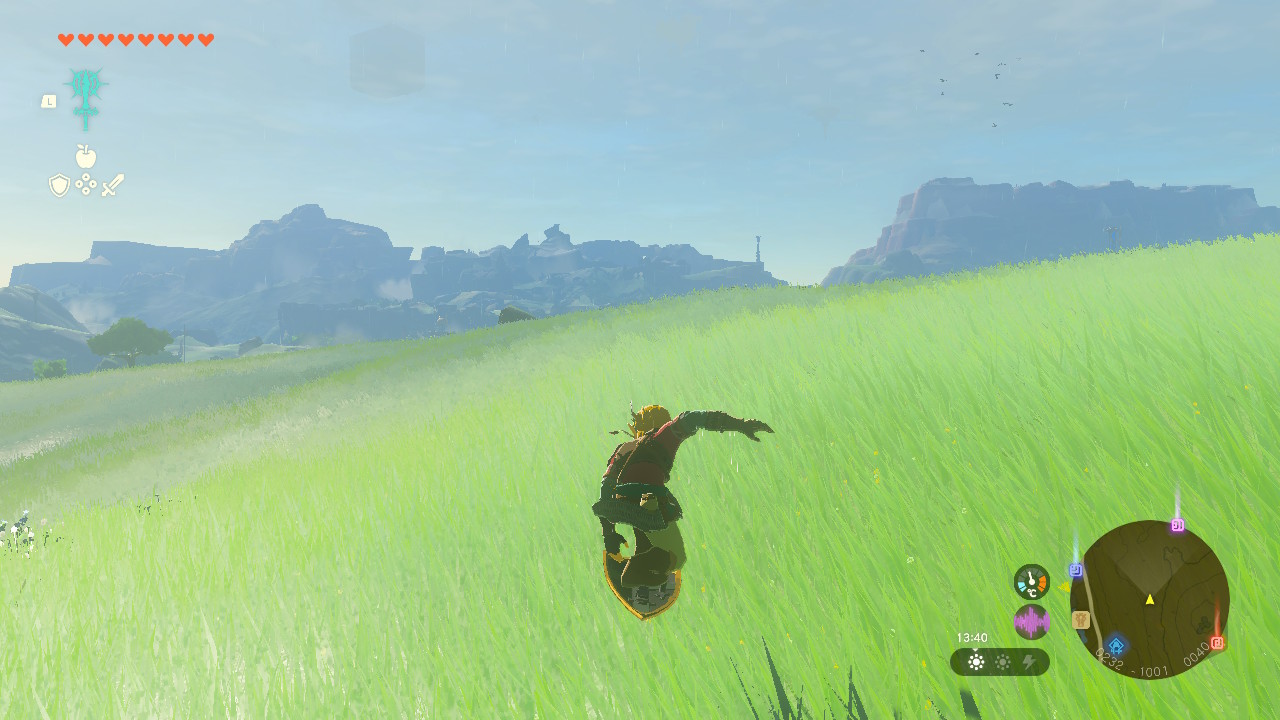Click the 13:40 time display
This screenshot has height=720, width=1280.
[x=972, y=636]
